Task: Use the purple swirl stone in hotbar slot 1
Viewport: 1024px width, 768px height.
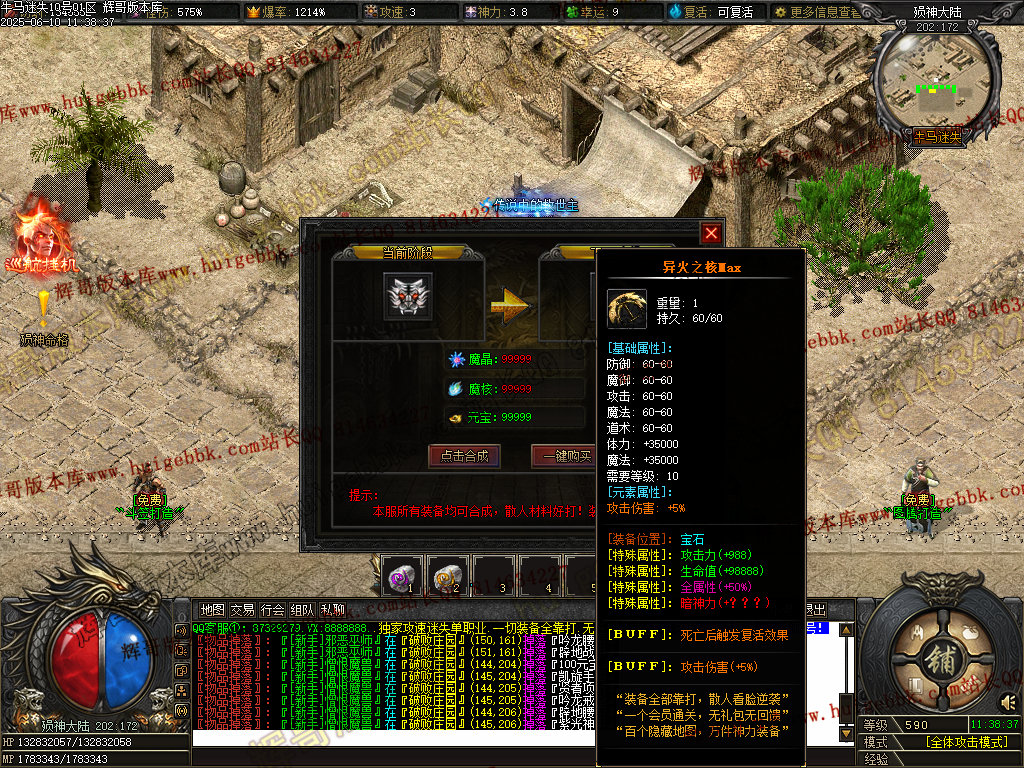Action: [x=401, y=575]
